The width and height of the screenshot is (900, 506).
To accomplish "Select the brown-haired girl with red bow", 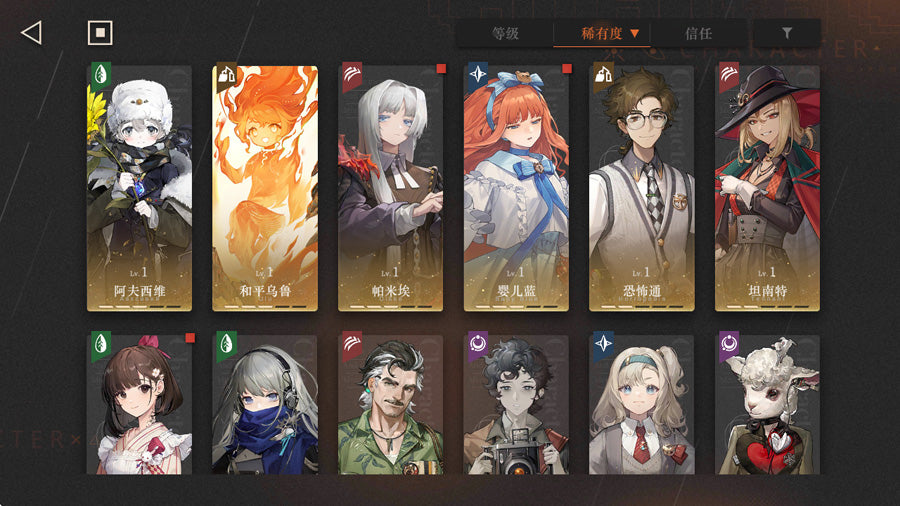I will pyautogui.click(x=139, y=404).
